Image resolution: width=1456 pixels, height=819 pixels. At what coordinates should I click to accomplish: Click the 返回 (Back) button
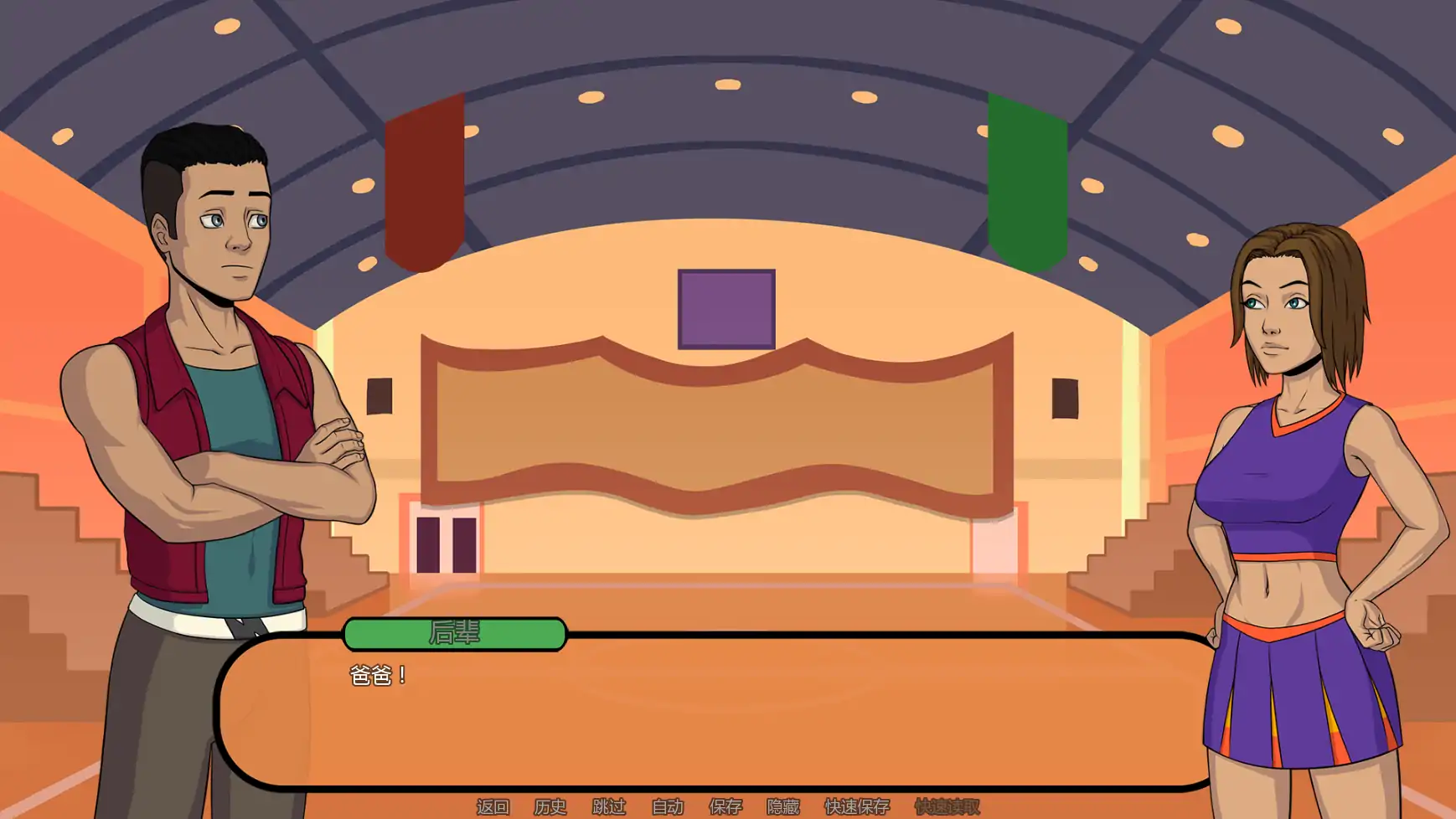(493, 806)
